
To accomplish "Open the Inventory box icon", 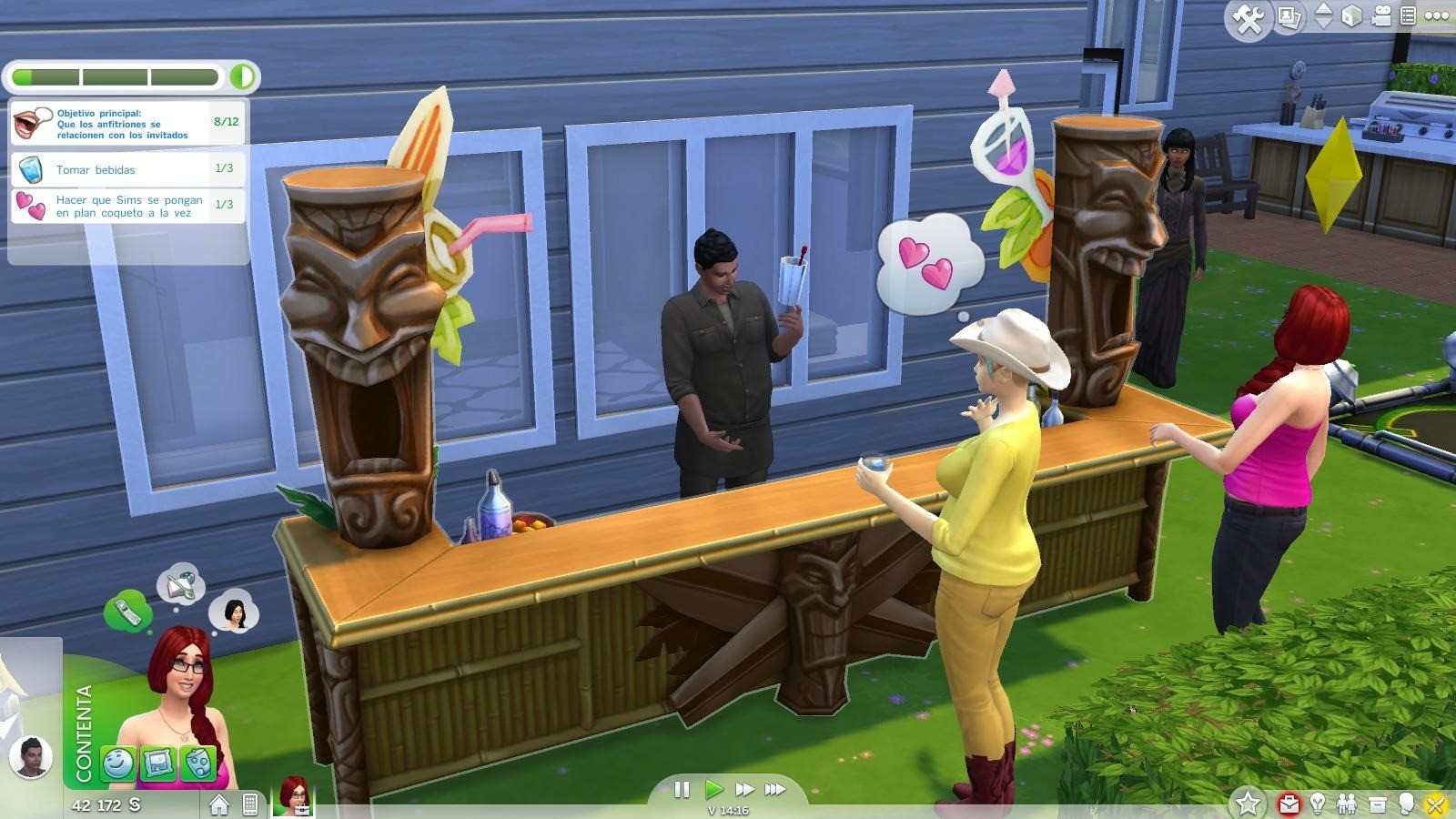I will (1377, 803).
